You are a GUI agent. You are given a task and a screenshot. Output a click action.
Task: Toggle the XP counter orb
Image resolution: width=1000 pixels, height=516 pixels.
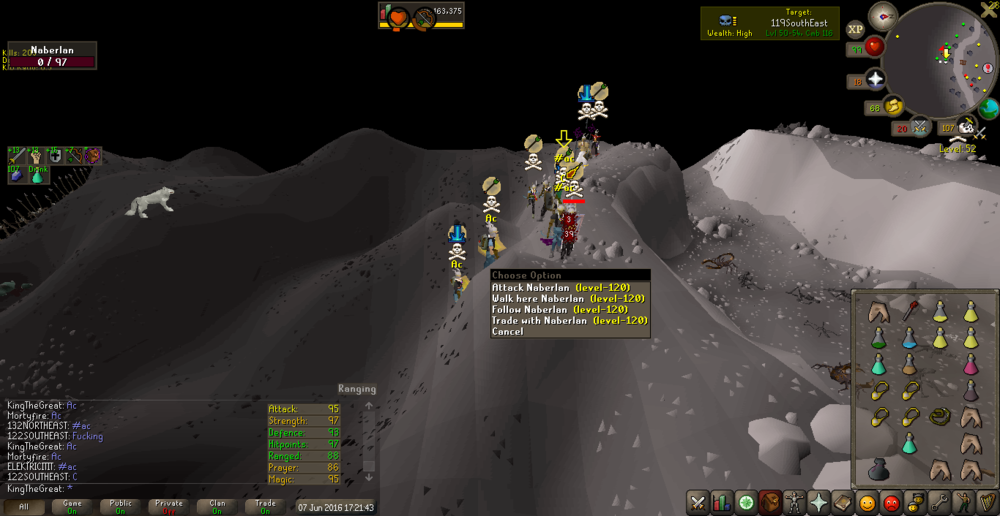pyautogui.click(x=855, y=30)
